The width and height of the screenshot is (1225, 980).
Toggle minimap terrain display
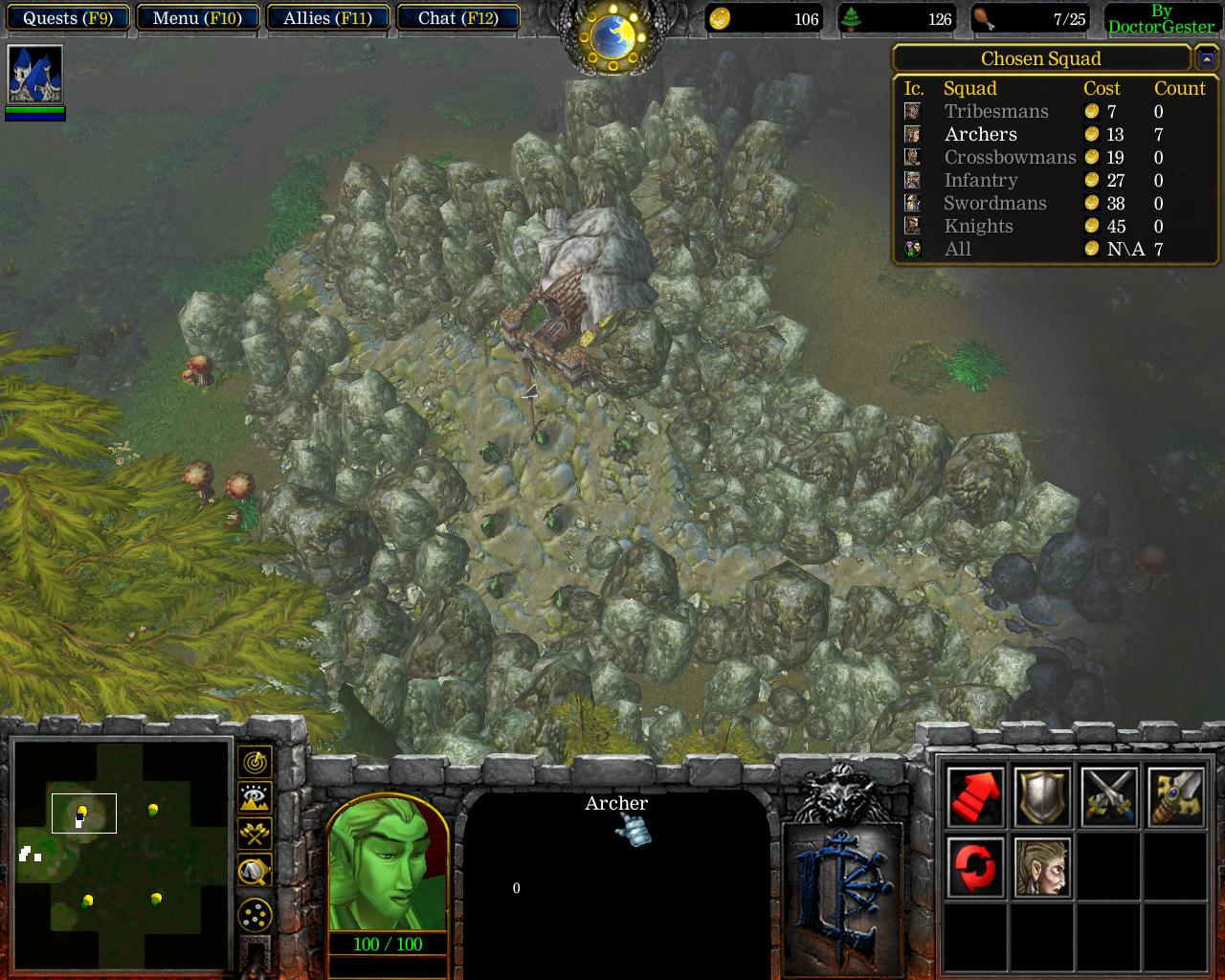point(255,798)
